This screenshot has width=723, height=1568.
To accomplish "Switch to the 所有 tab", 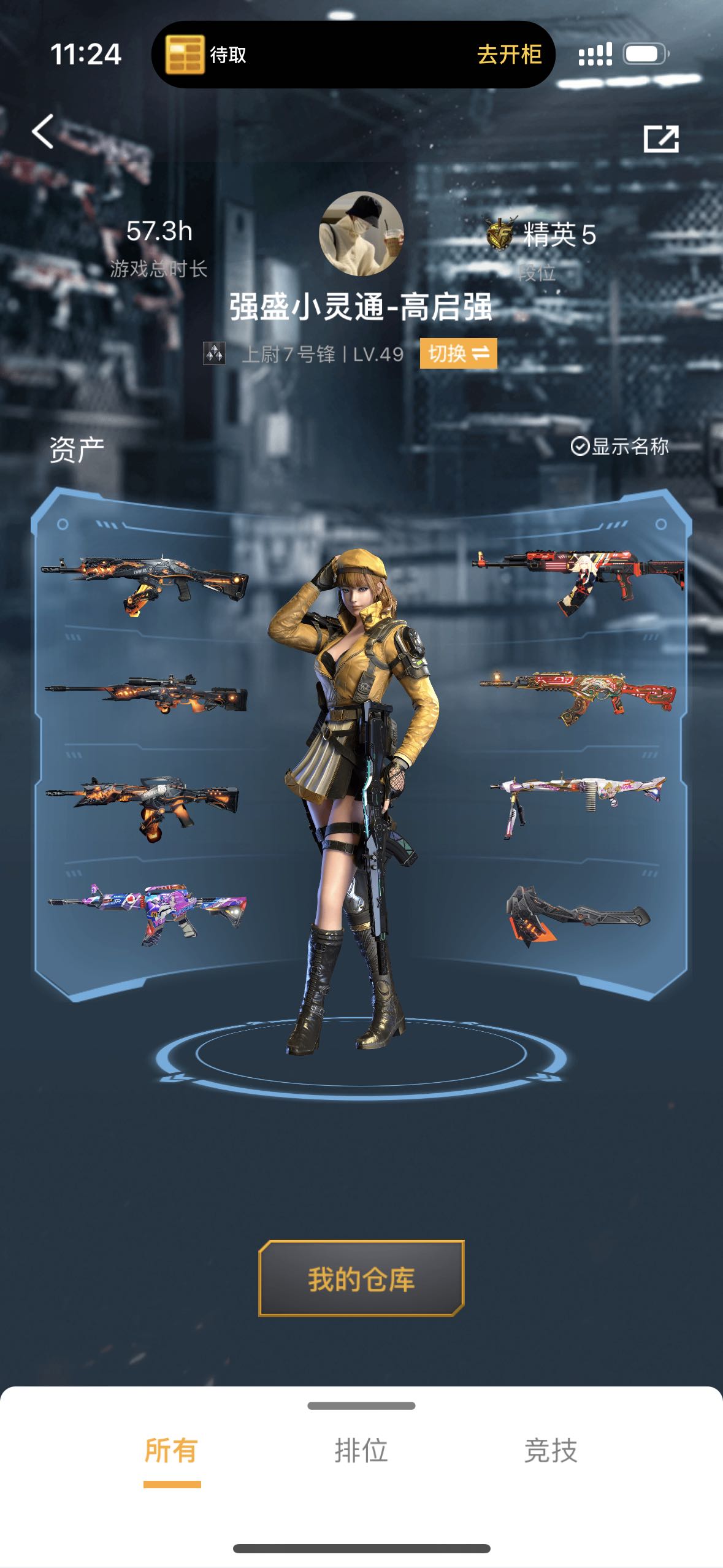I will [171, 1451].
